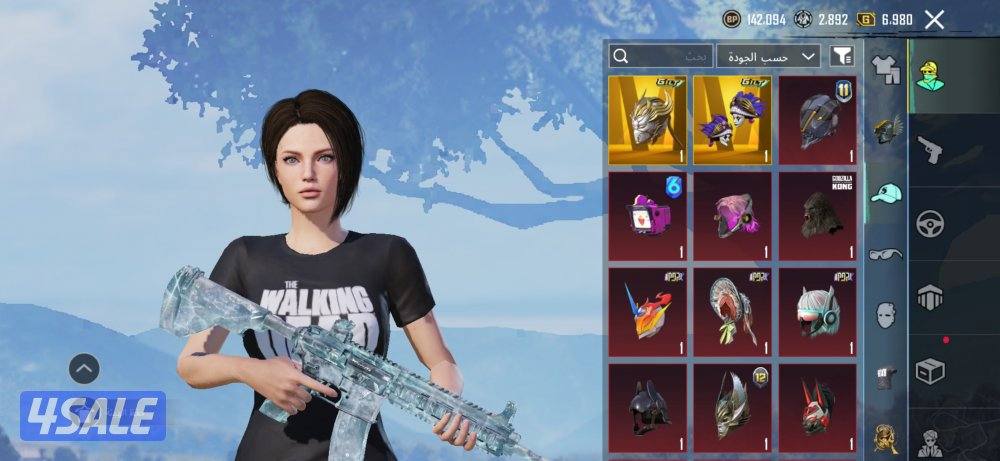Close the inventory screen with the X
The width and height of the screenshot is (1000, 461).
click(x=934, y=19)
